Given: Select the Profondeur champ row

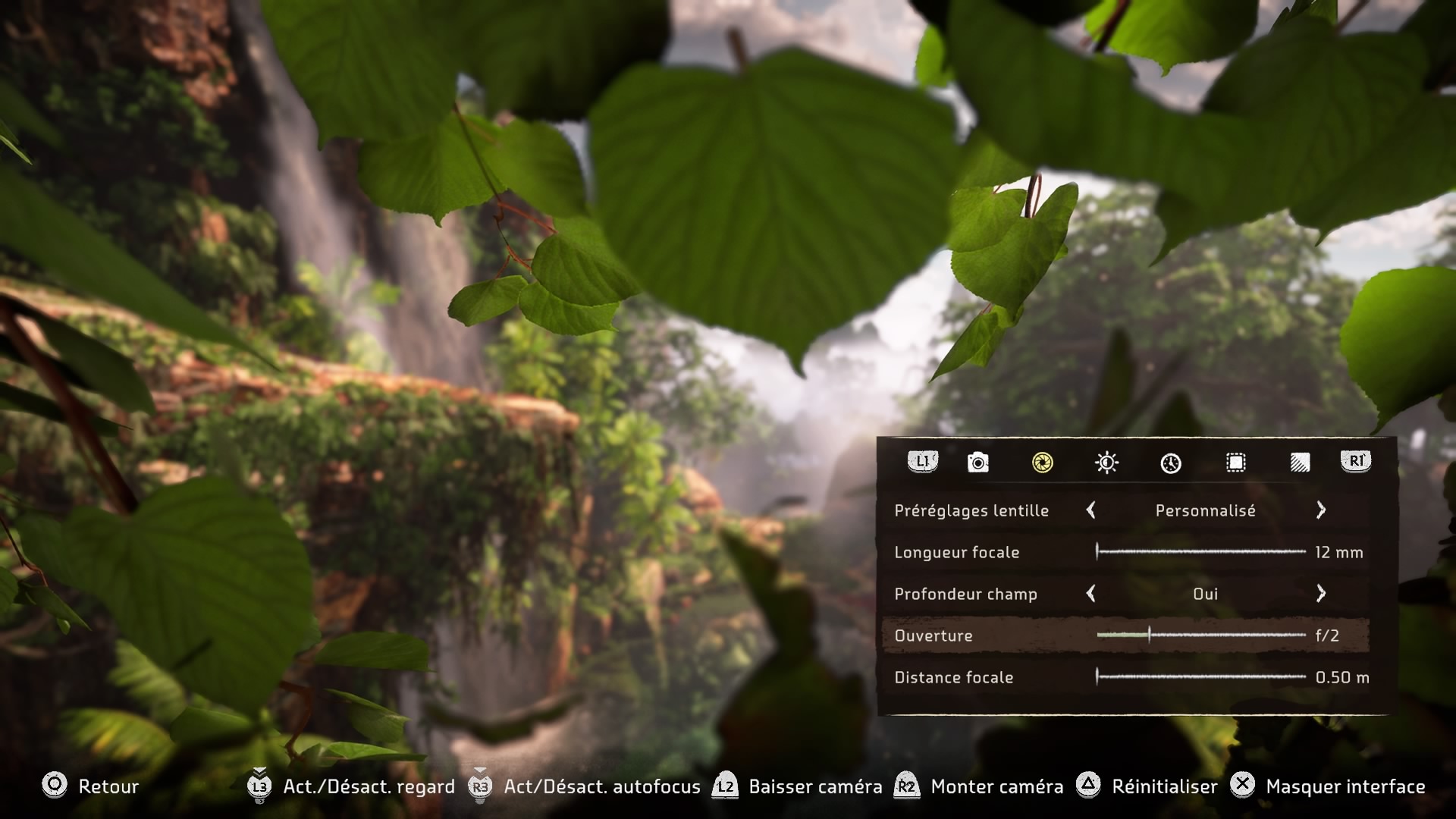Looking at the screenshot, I should [965, 594].
